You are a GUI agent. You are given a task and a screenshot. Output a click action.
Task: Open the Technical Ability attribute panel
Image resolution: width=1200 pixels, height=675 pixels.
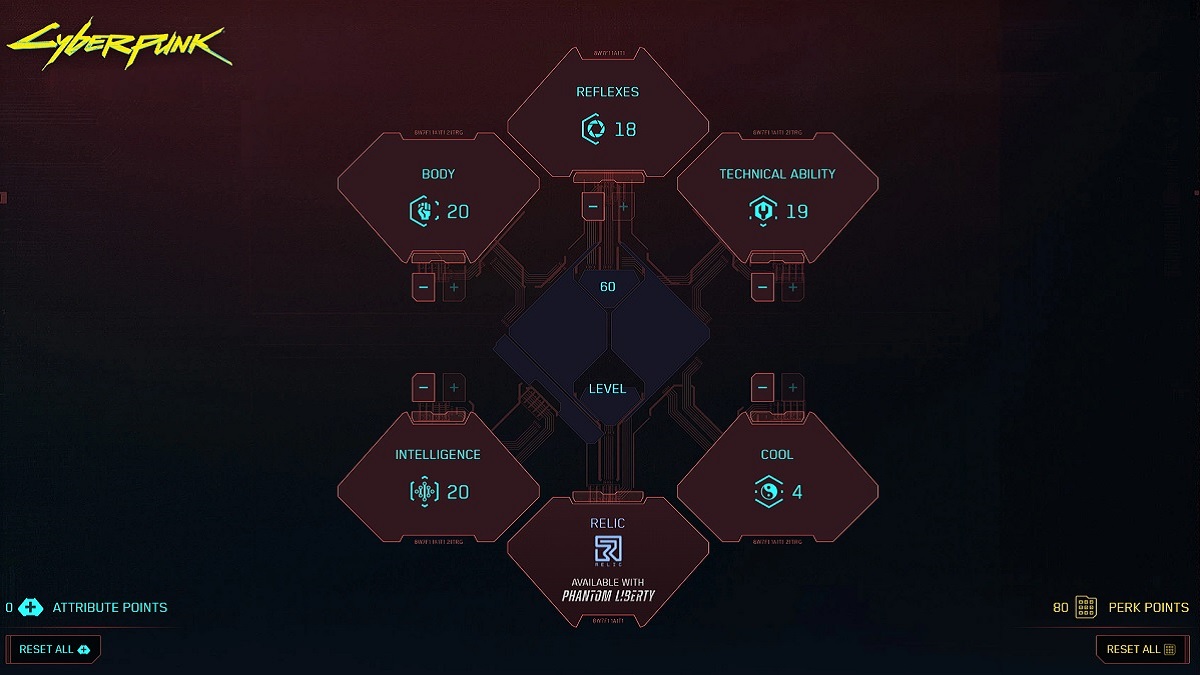777,195
